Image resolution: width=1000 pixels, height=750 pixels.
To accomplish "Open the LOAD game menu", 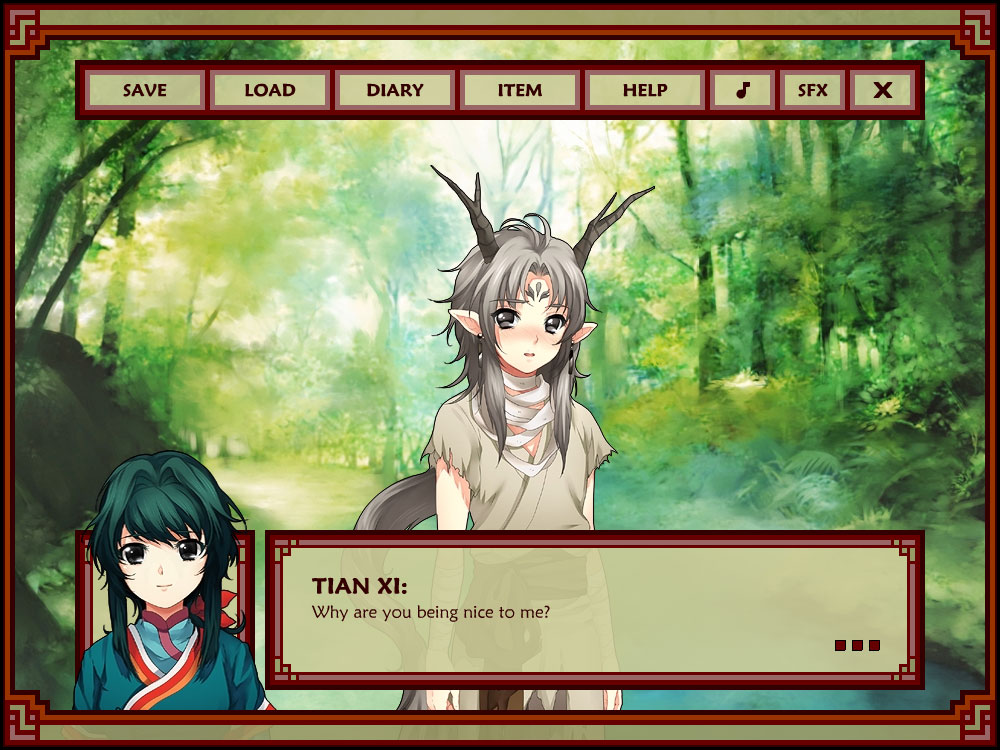I will click(x=270, y=90).
